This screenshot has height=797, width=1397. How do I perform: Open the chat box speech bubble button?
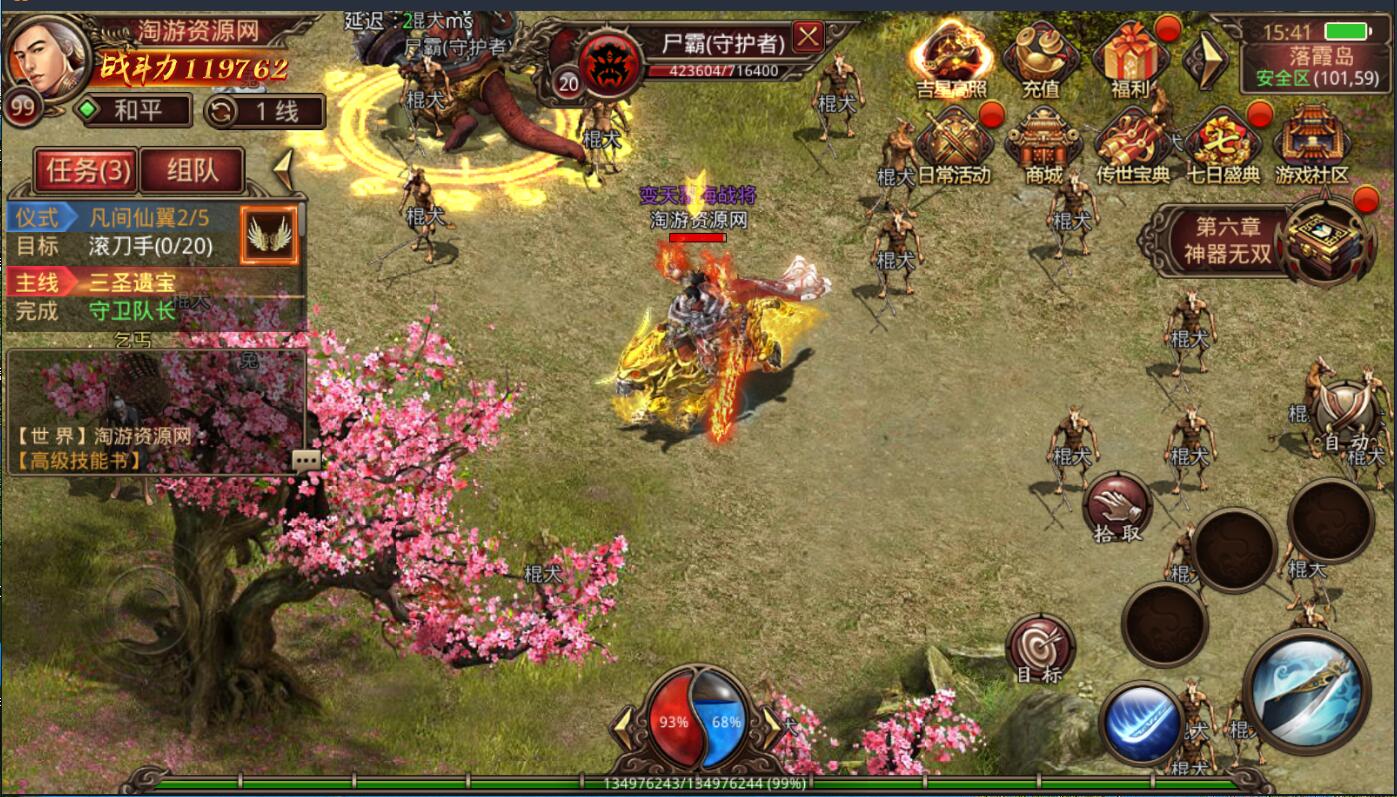point(306,460)
